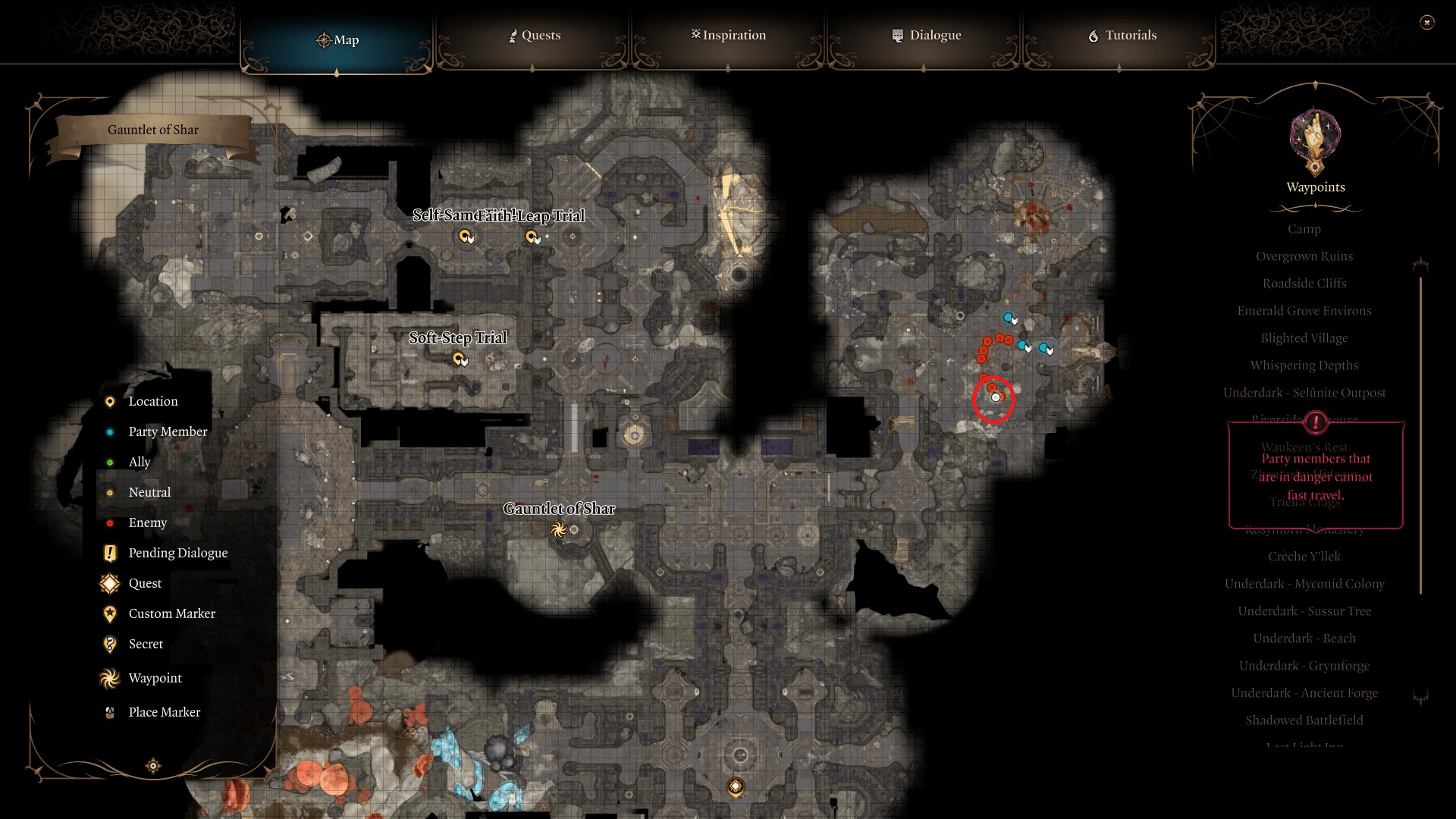Click the Gauntlet of Shar waypoint swirl on map

click(560, 530)
